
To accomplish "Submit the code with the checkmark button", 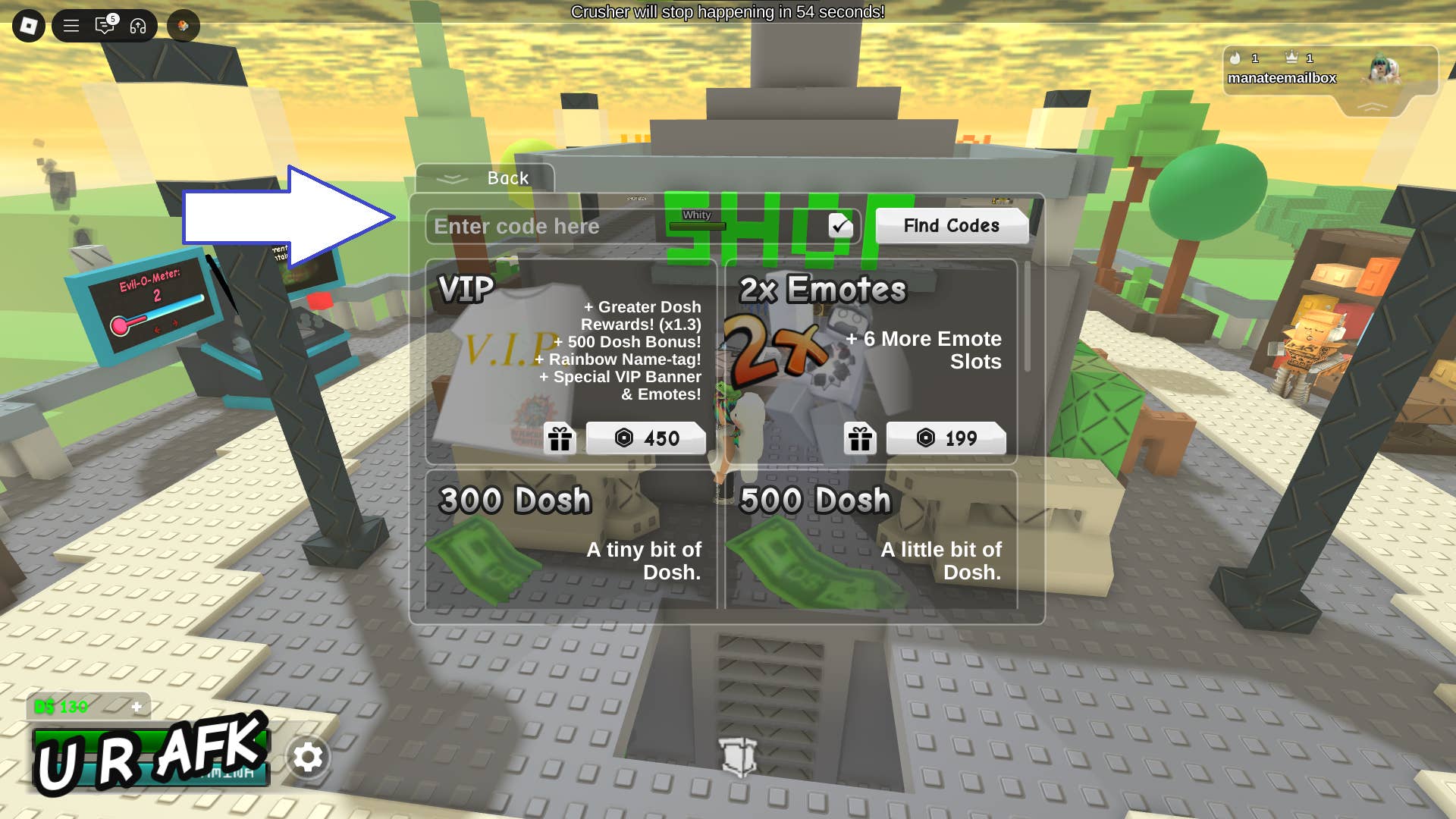I will coord(840,225).
